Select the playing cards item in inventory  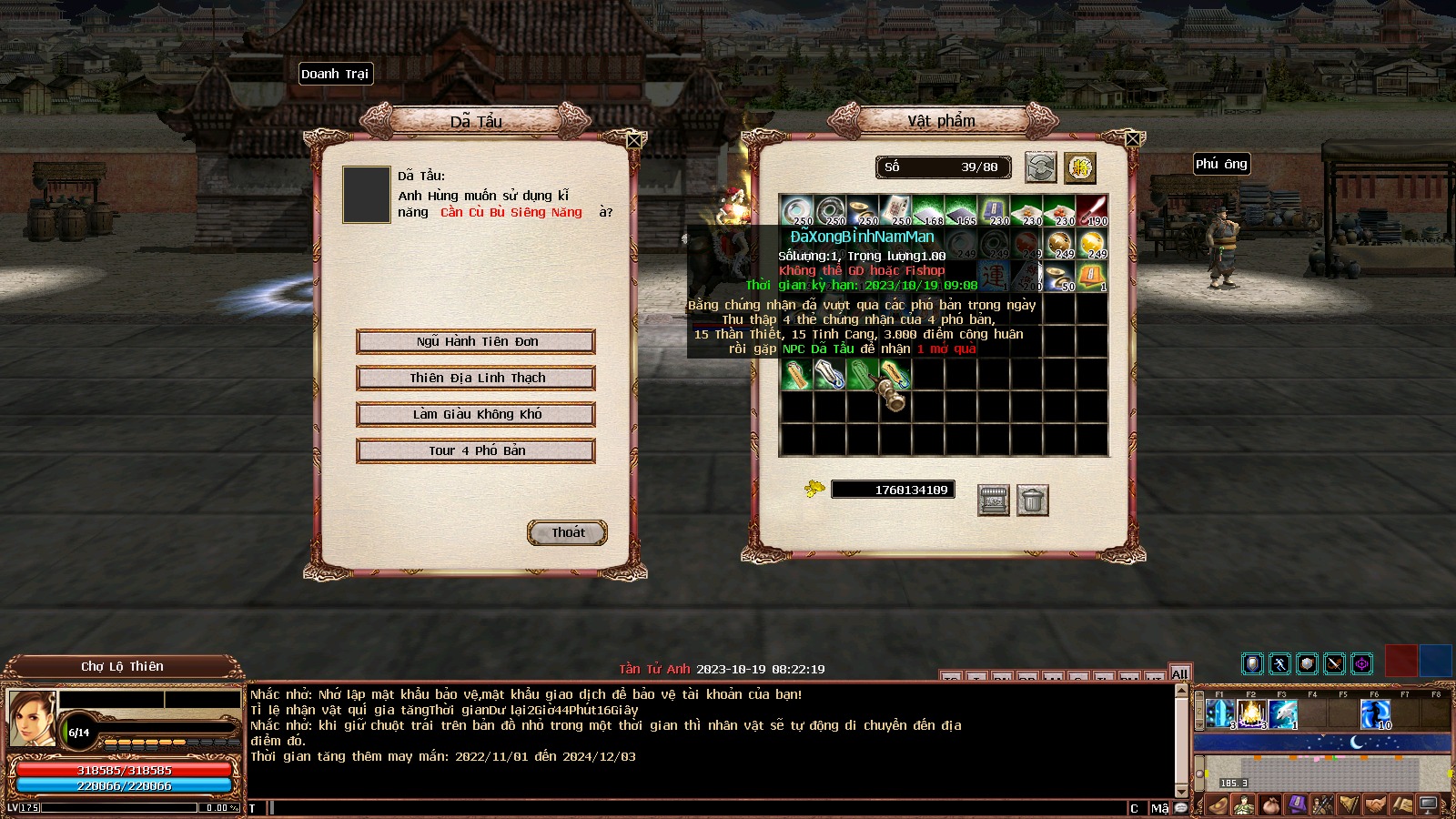click(895, 211)
